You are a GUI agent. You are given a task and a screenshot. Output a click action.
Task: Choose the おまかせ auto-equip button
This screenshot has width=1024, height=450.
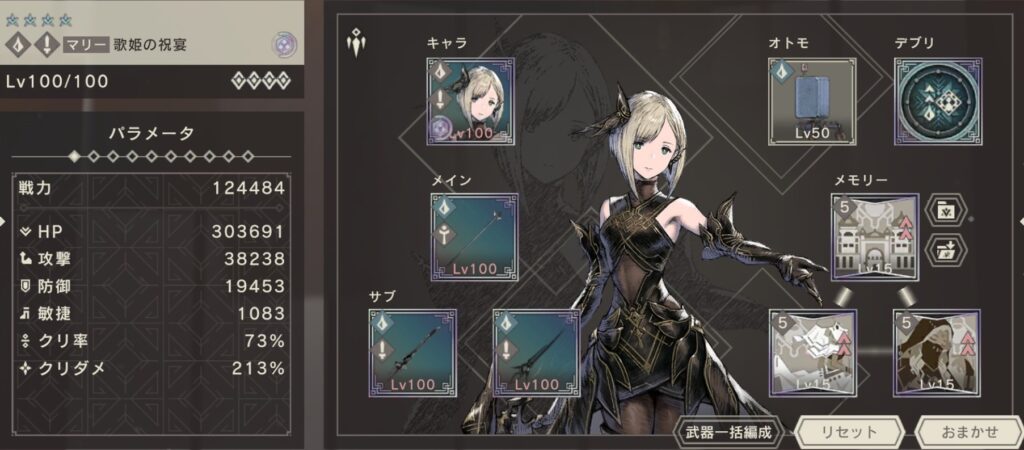969,432
